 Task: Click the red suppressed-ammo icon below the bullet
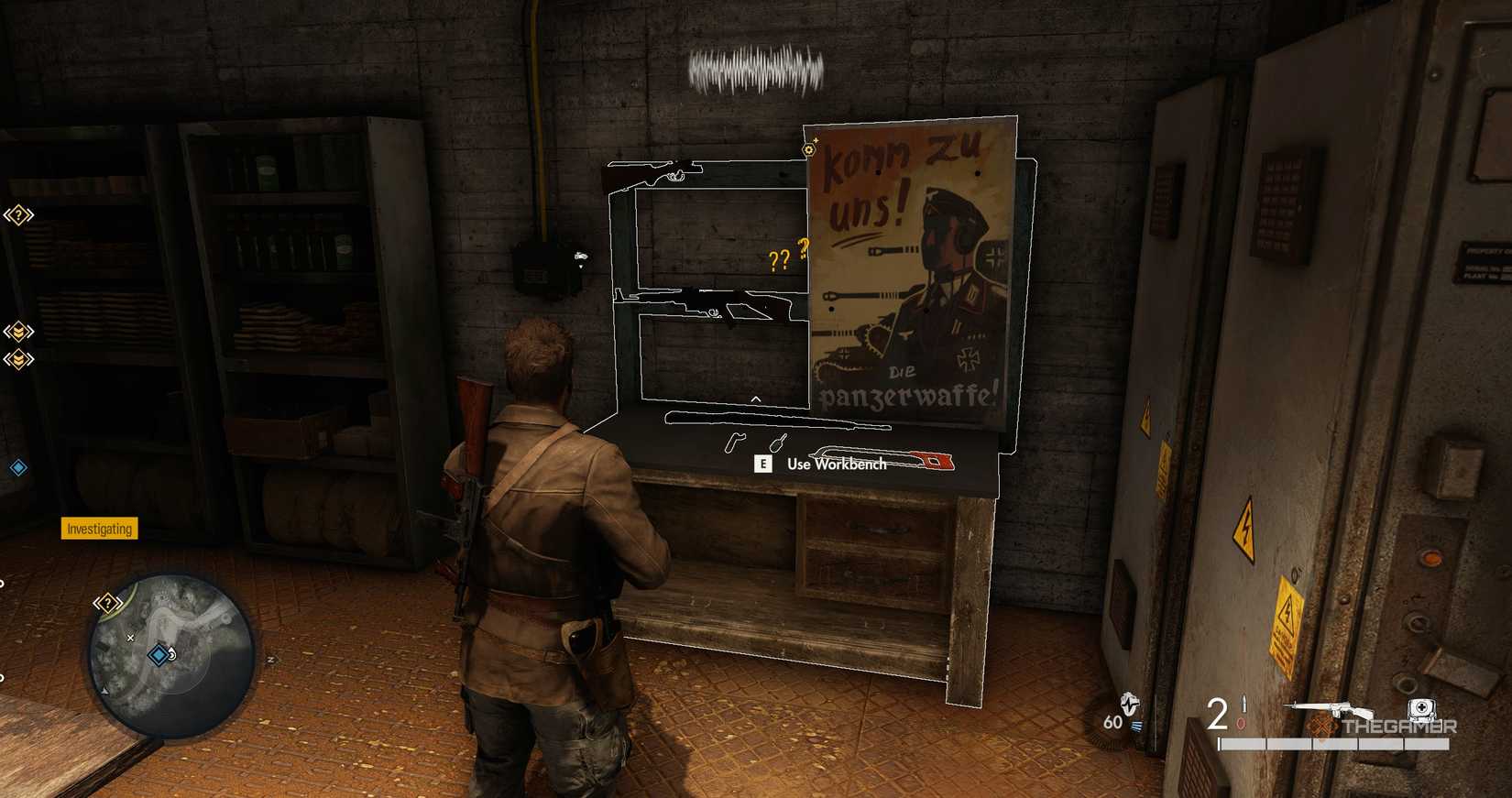point(1242,722)
